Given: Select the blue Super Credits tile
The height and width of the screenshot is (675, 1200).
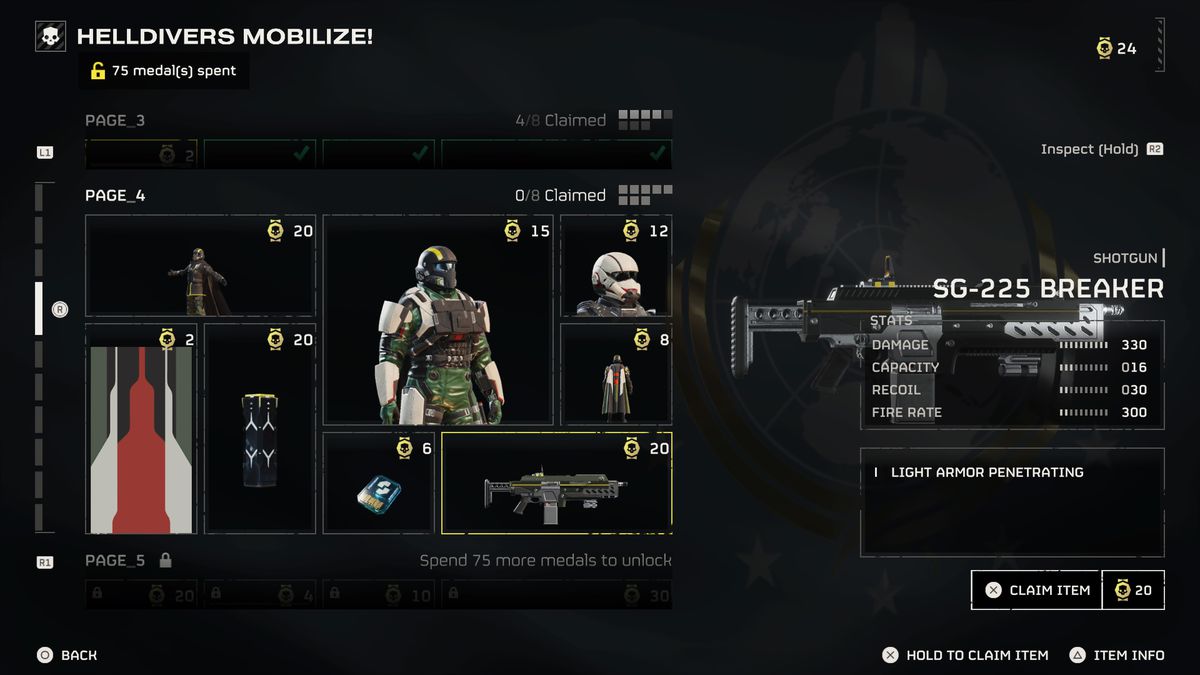Looking at the screenshot, I should click(x=379, y=484).
